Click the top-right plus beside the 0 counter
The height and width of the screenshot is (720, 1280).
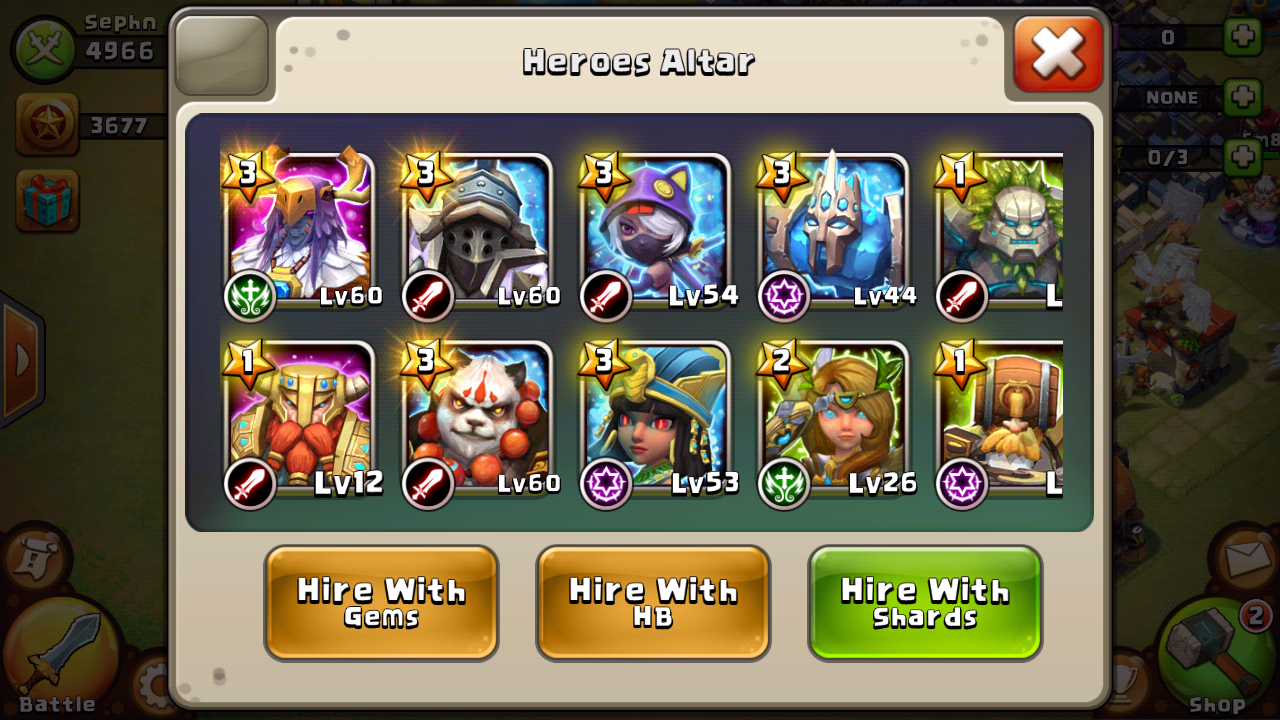[1245, 35]
